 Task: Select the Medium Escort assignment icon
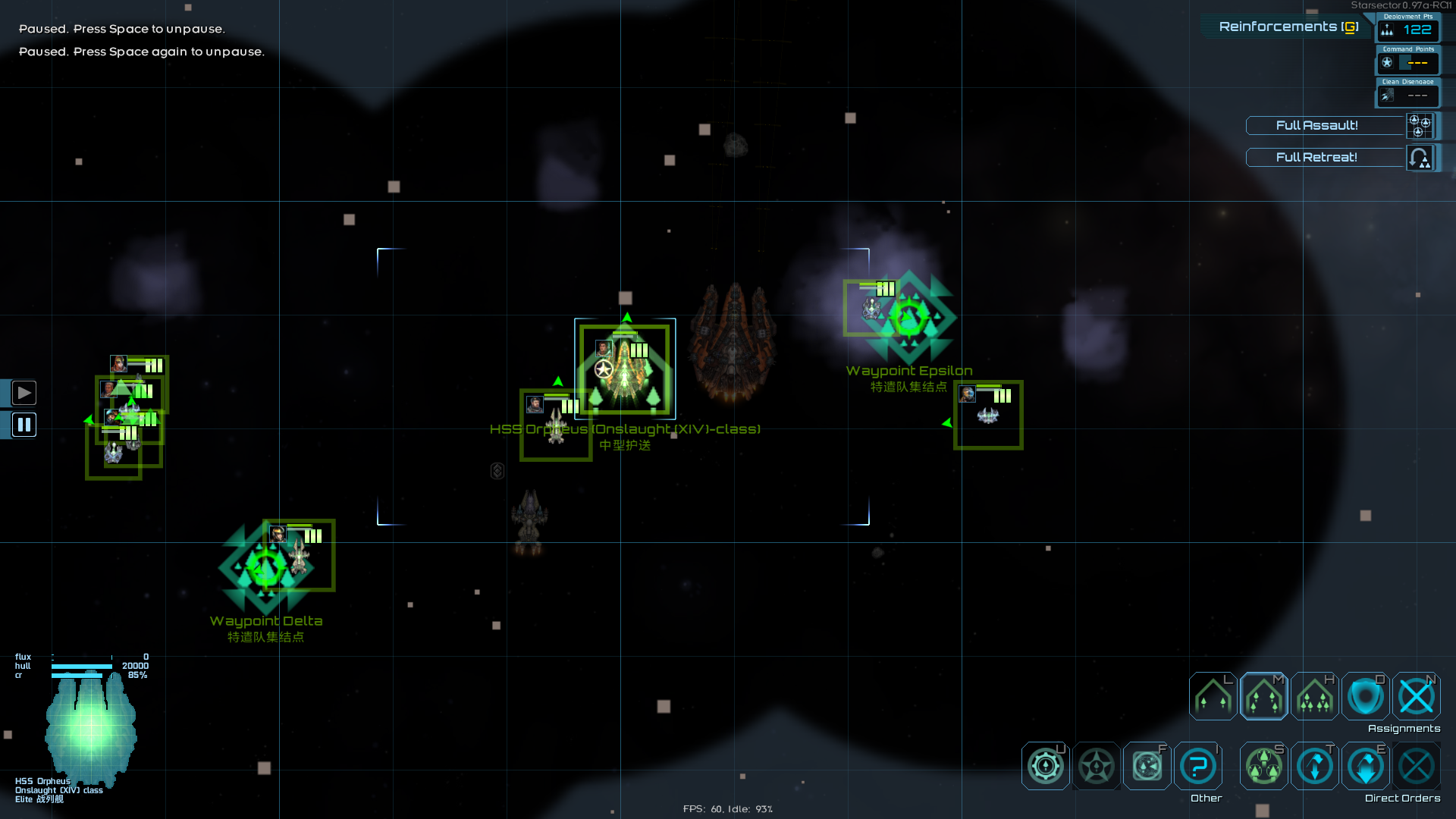click(x=1263, y=696)
